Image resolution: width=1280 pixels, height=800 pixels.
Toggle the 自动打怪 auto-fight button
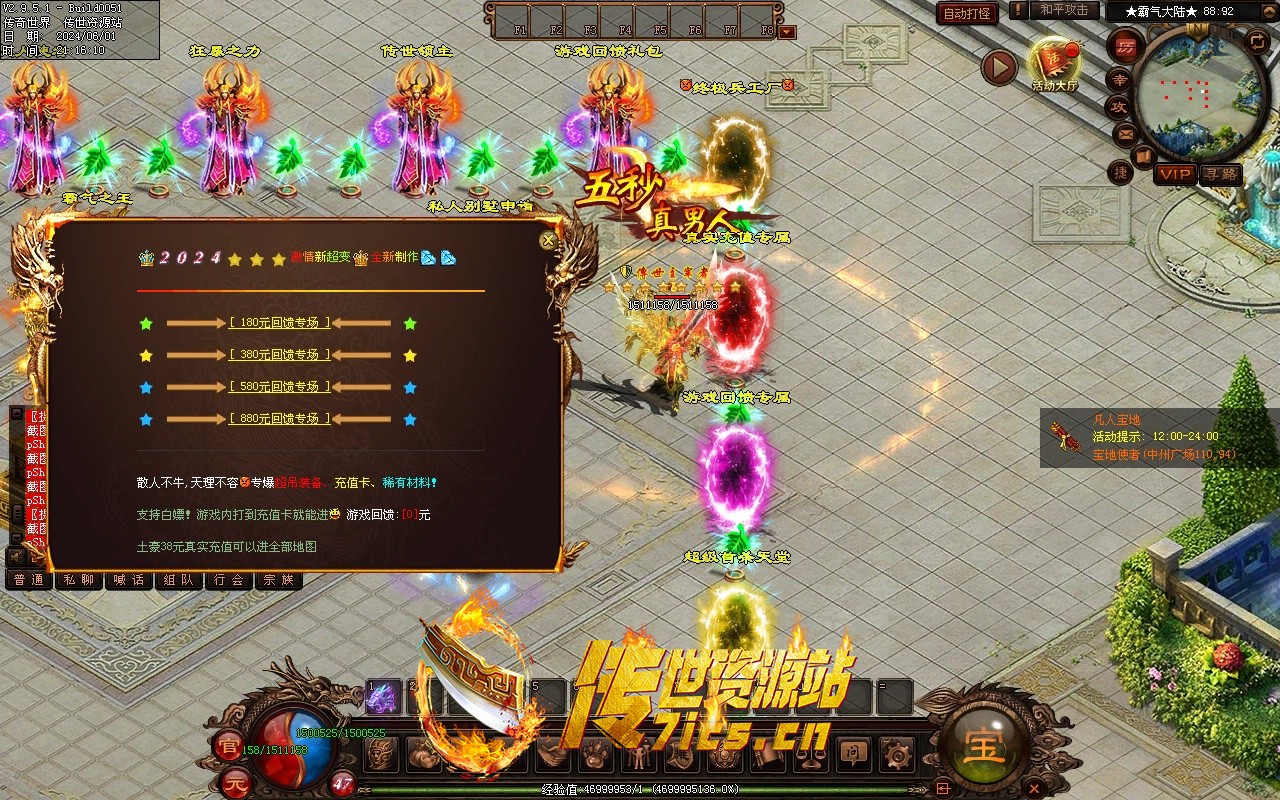[968, 13]
